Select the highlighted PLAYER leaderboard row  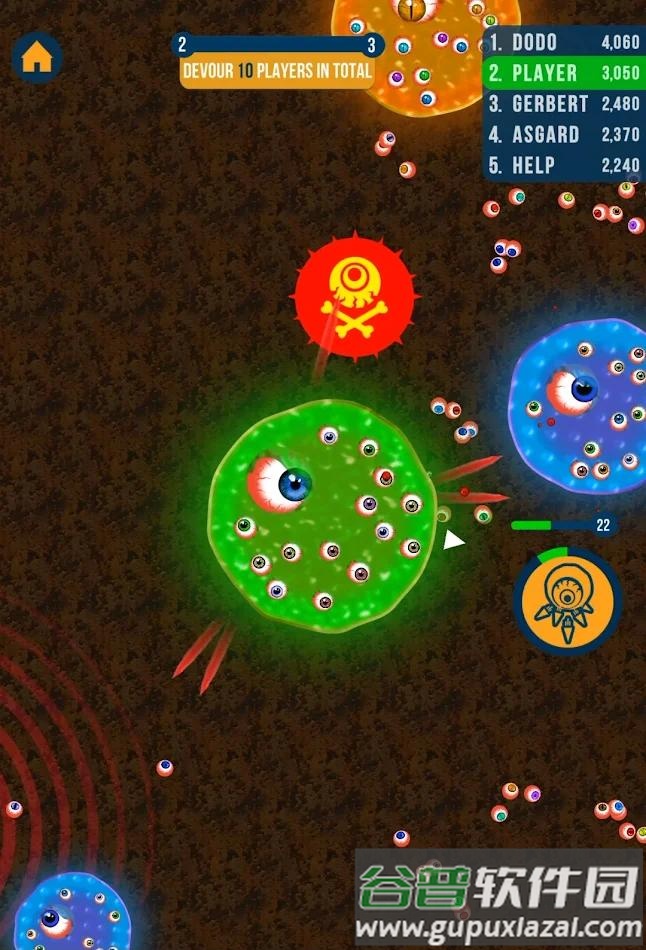click(564, 73)
